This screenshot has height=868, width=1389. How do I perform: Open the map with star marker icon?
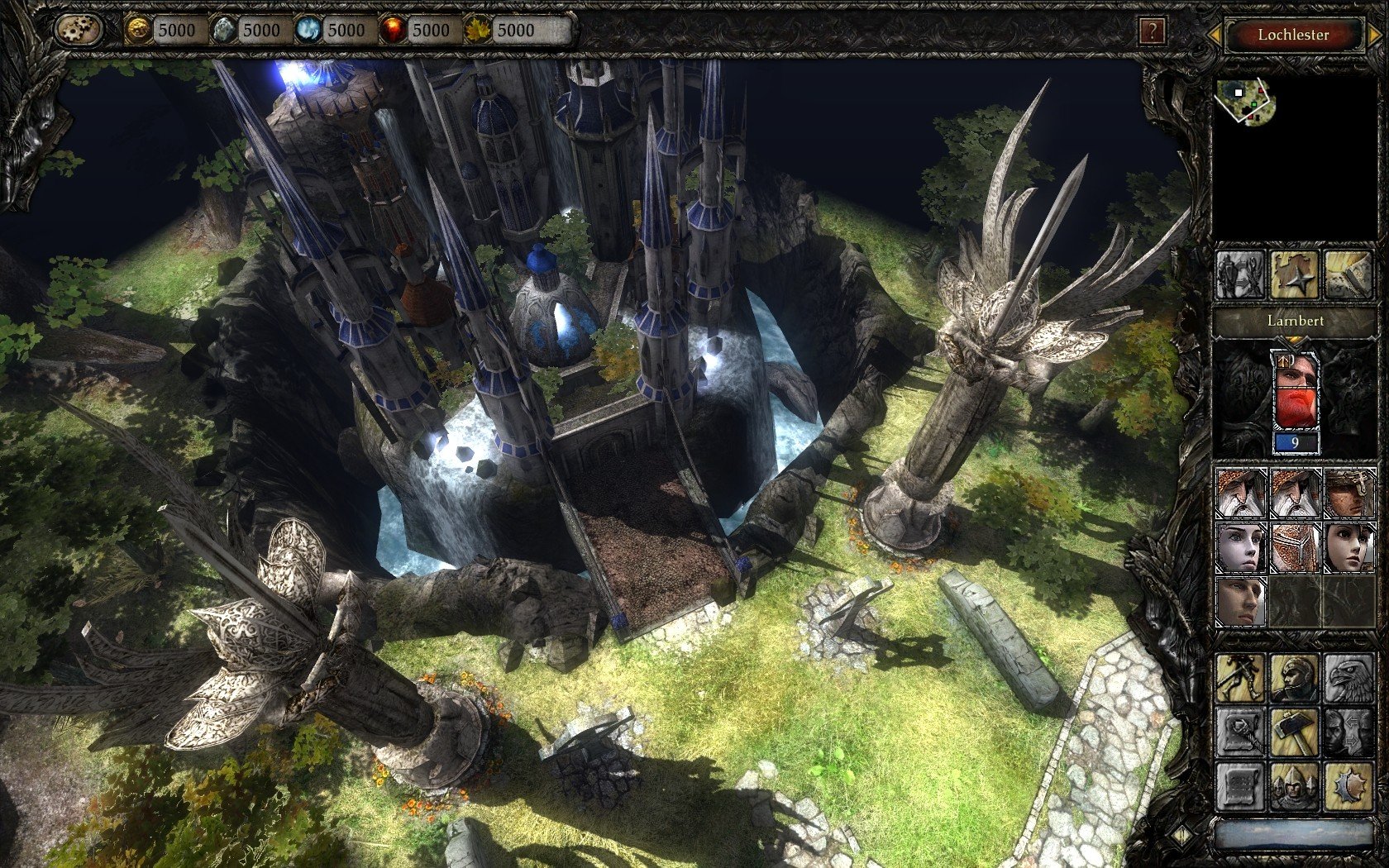tap(1294, 275)
